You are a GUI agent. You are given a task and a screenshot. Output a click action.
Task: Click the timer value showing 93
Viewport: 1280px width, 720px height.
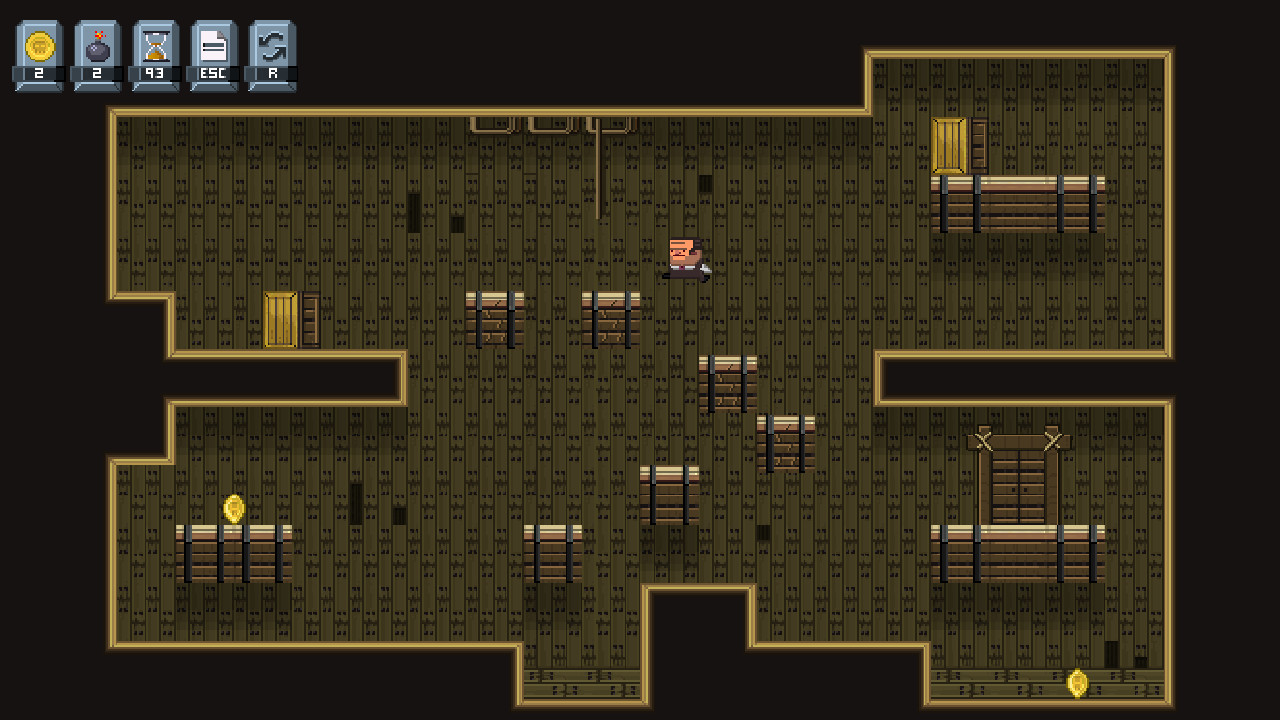click(154, 71)
